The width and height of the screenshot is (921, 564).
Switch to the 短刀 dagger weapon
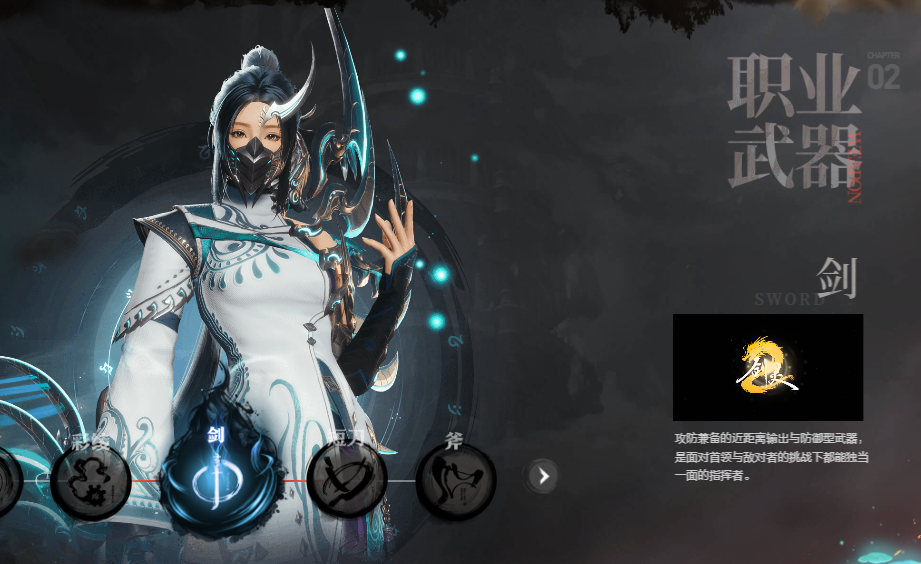(x=347, y=479)
